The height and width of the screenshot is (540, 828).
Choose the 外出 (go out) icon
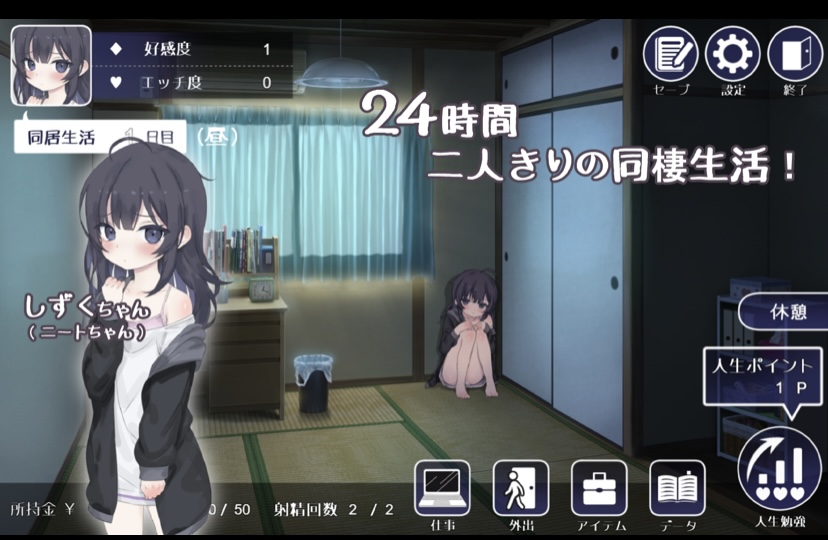[x=520, y=488]
